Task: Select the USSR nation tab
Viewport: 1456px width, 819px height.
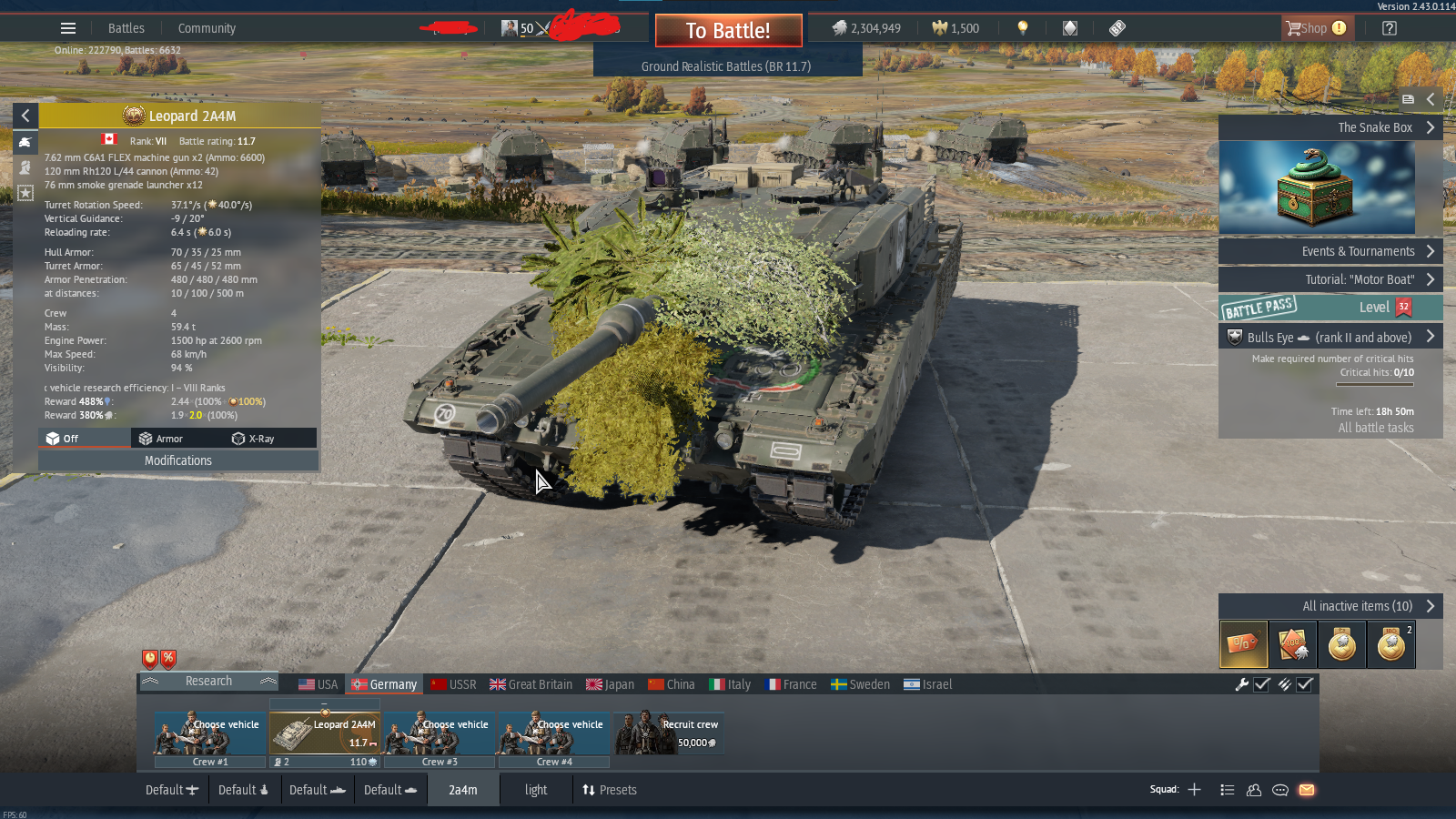Action: (453, 684)
